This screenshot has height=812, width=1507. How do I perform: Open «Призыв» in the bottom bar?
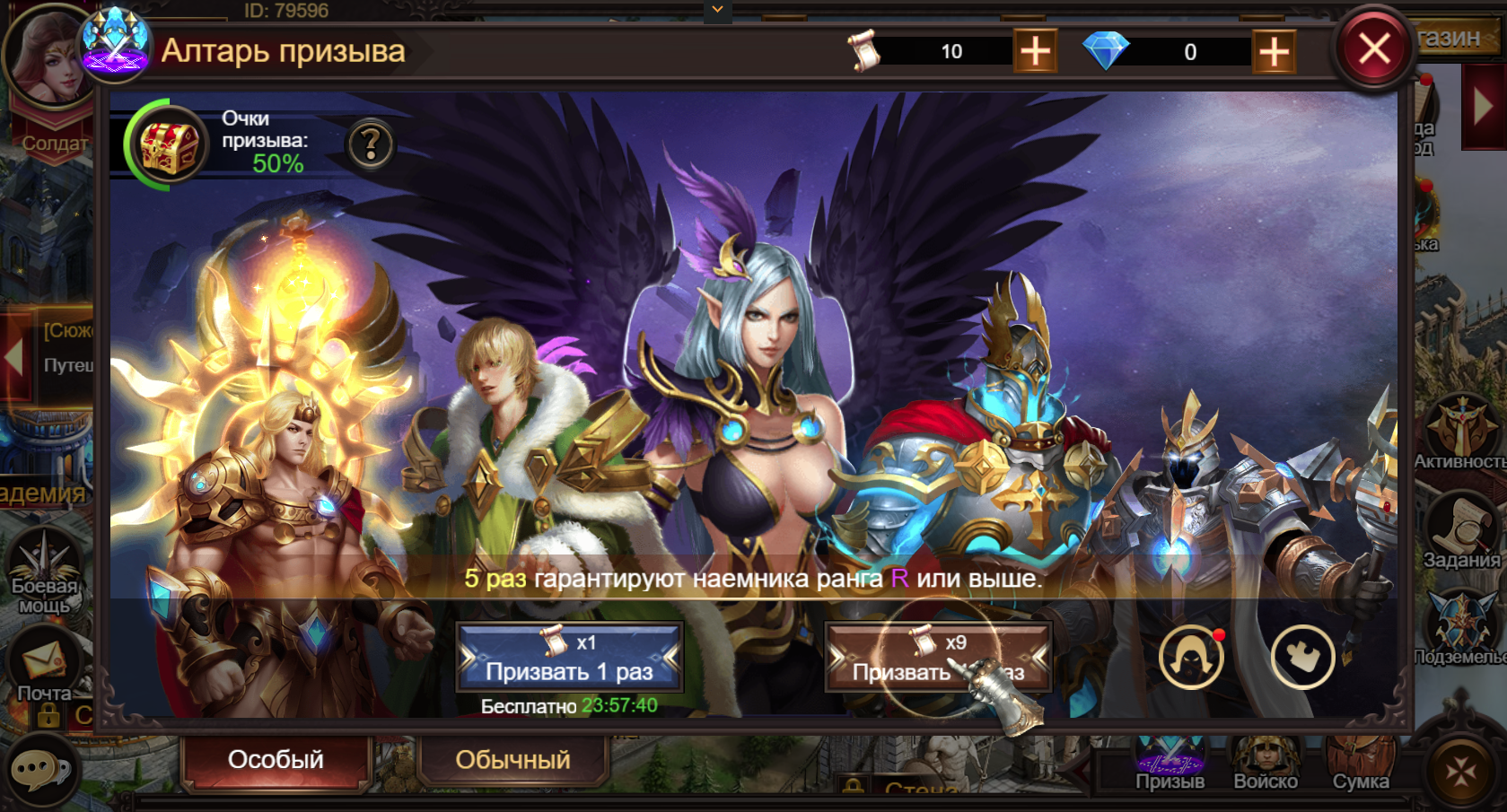1170,764
